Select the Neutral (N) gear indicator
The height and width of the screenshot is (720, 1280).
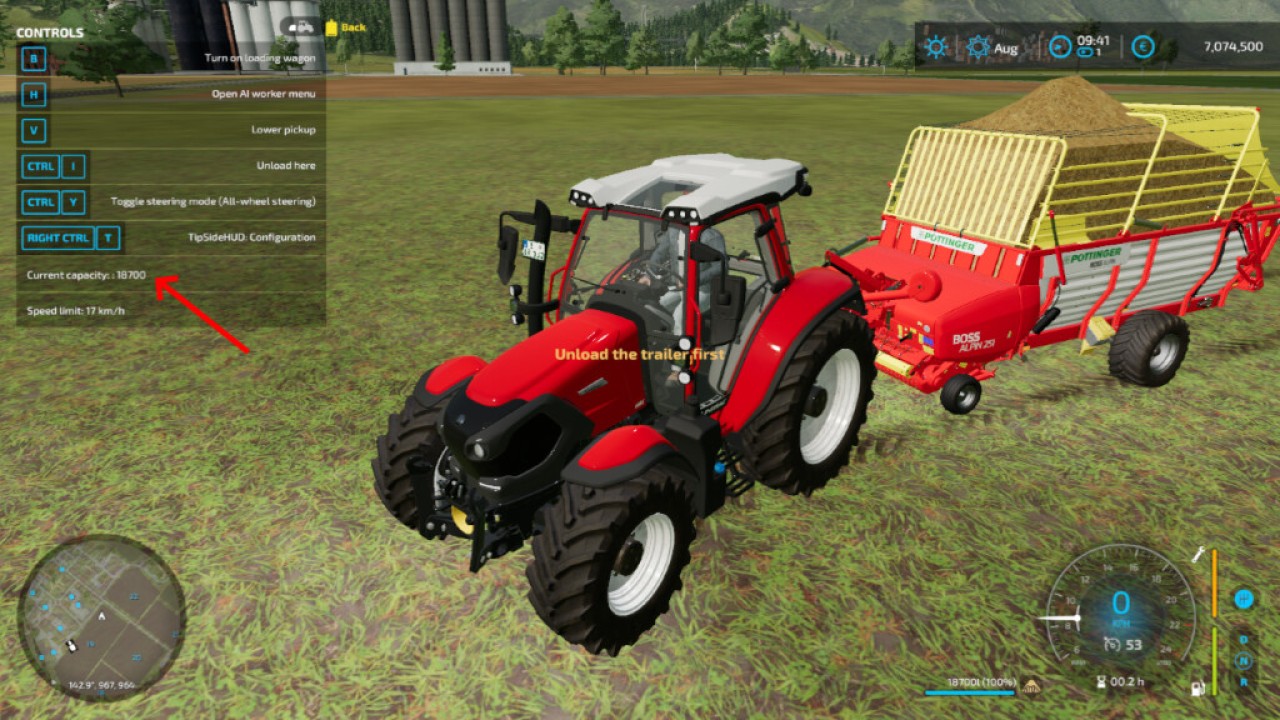pos(1244,660)
